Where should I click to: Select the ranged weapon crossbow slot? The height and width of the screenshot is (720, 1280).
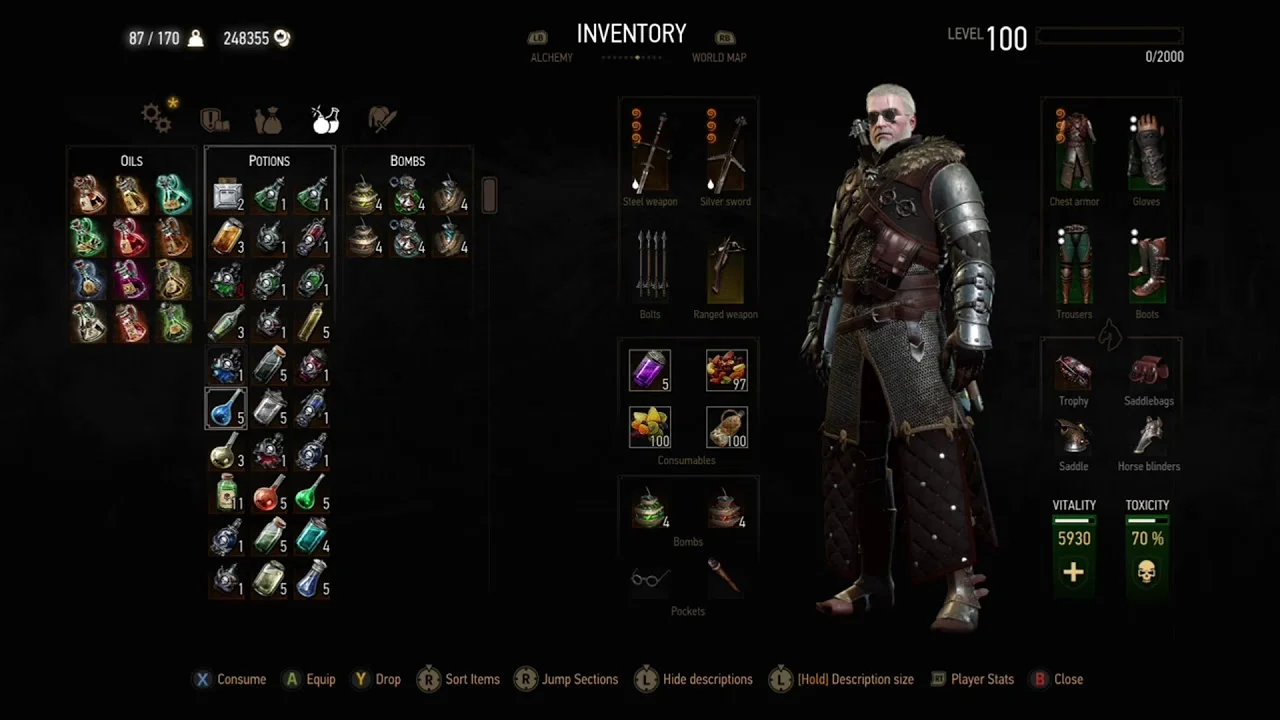point(725,267)
